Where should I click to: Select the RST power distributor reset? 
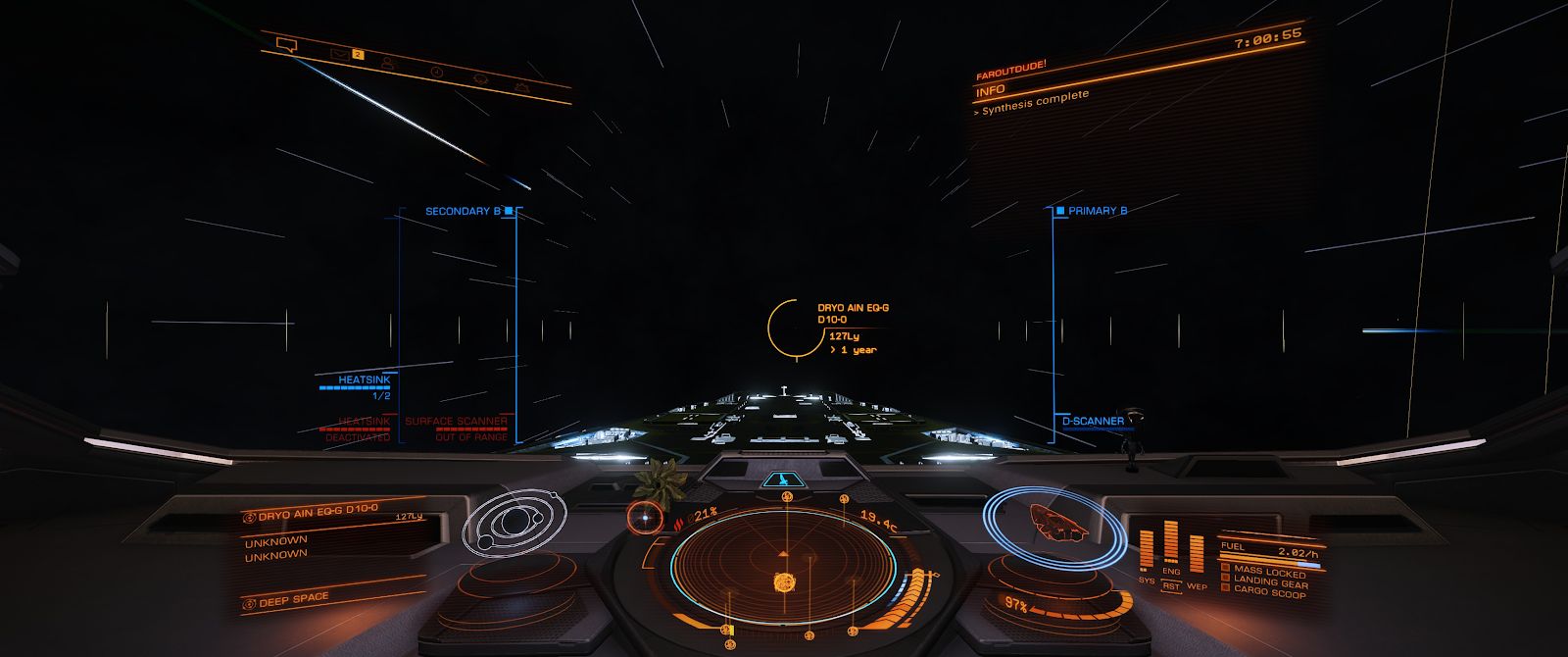tap(1171, 586)
